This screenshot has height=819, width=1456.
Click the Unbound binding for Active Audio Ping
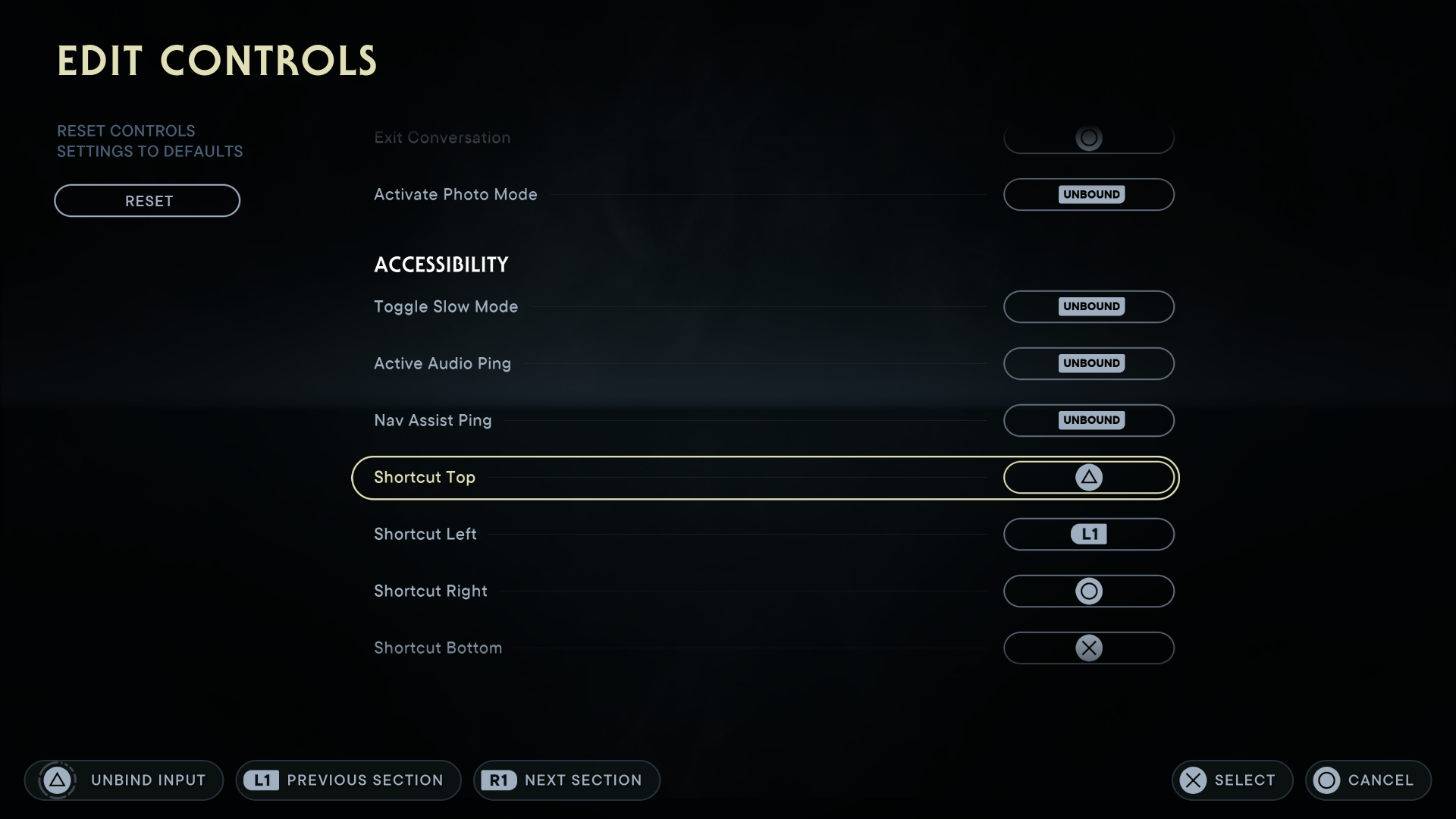pyautogui.click(x=1089, y=363)
